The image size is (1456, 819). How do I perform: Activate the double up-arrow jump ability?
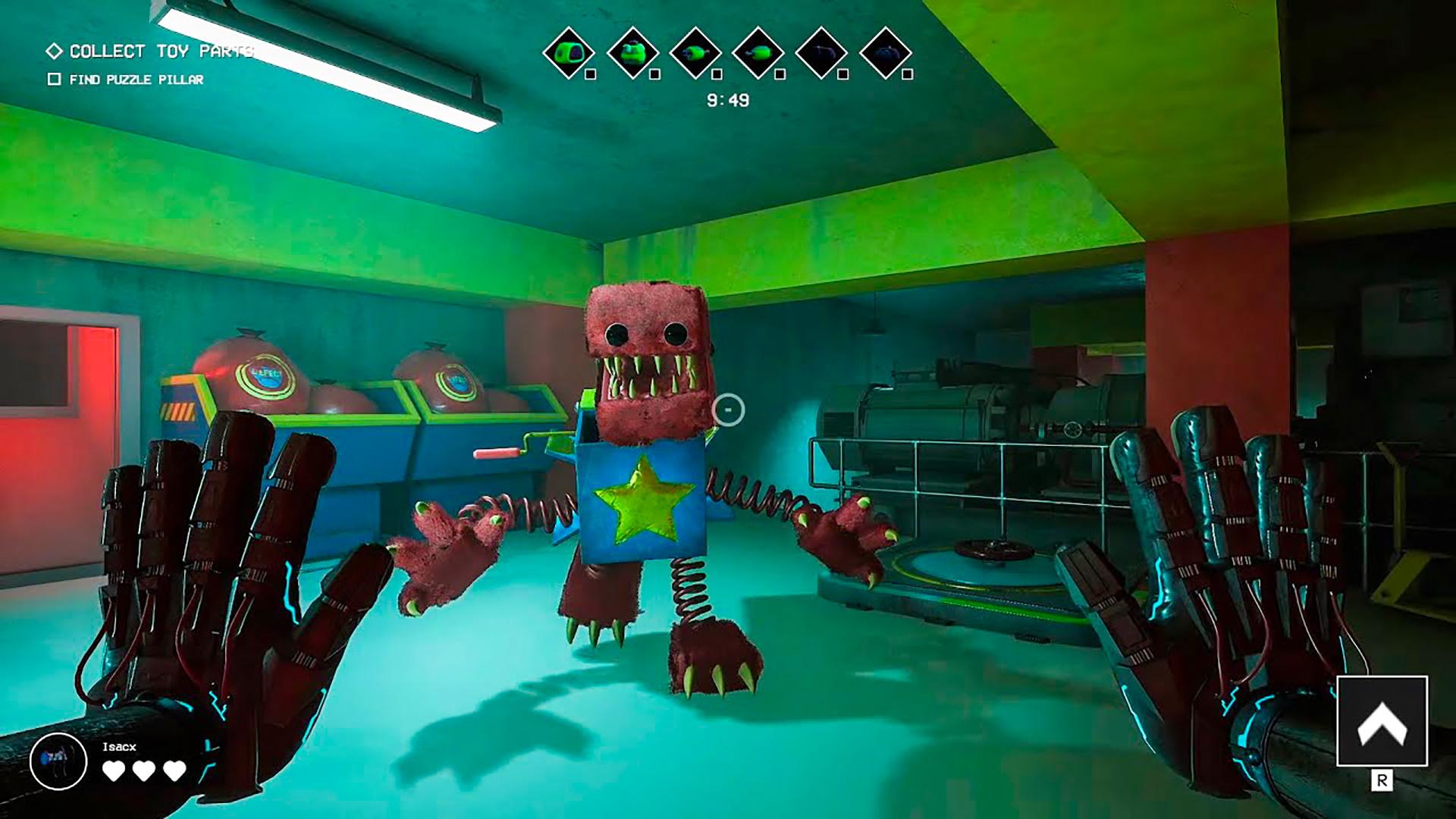(x=1382, y=721)
